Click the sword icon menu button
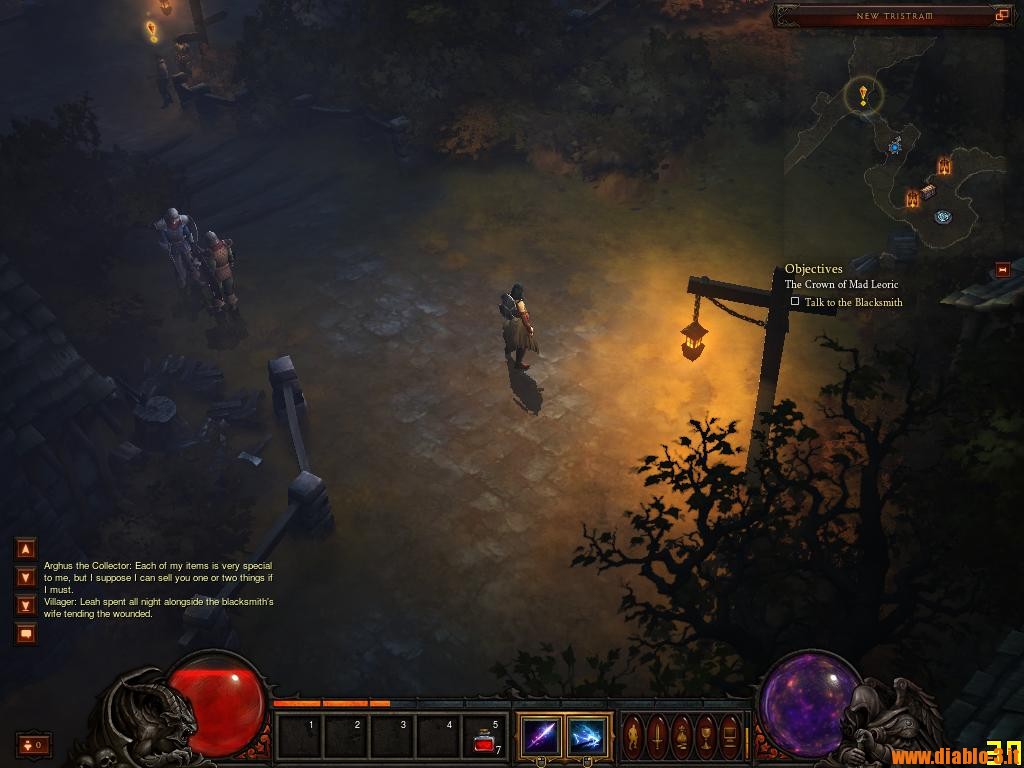This screenshot has width=1024, height=768. tap(657, 737)
